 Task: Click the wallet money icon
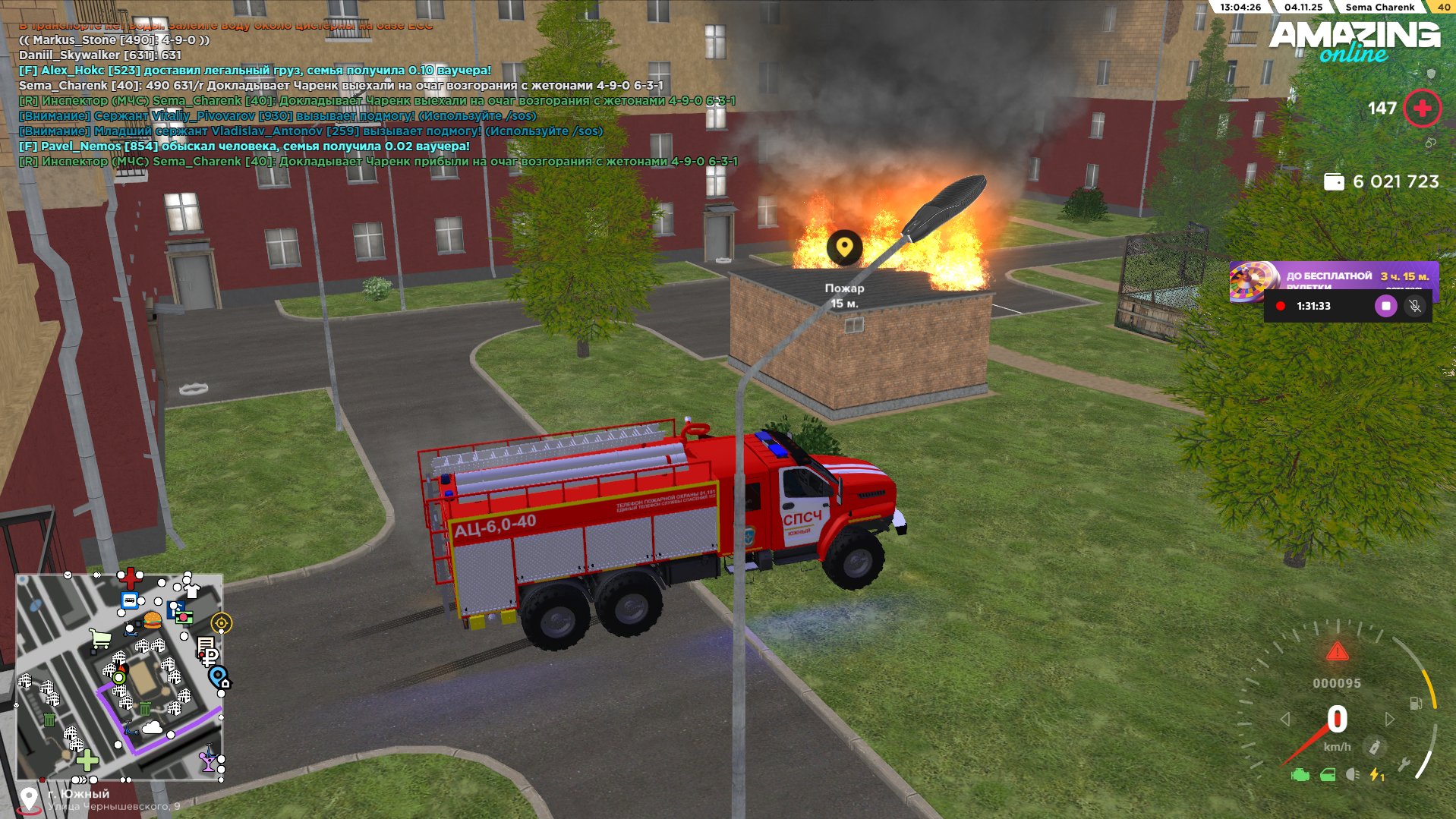tap(1334, 182)
